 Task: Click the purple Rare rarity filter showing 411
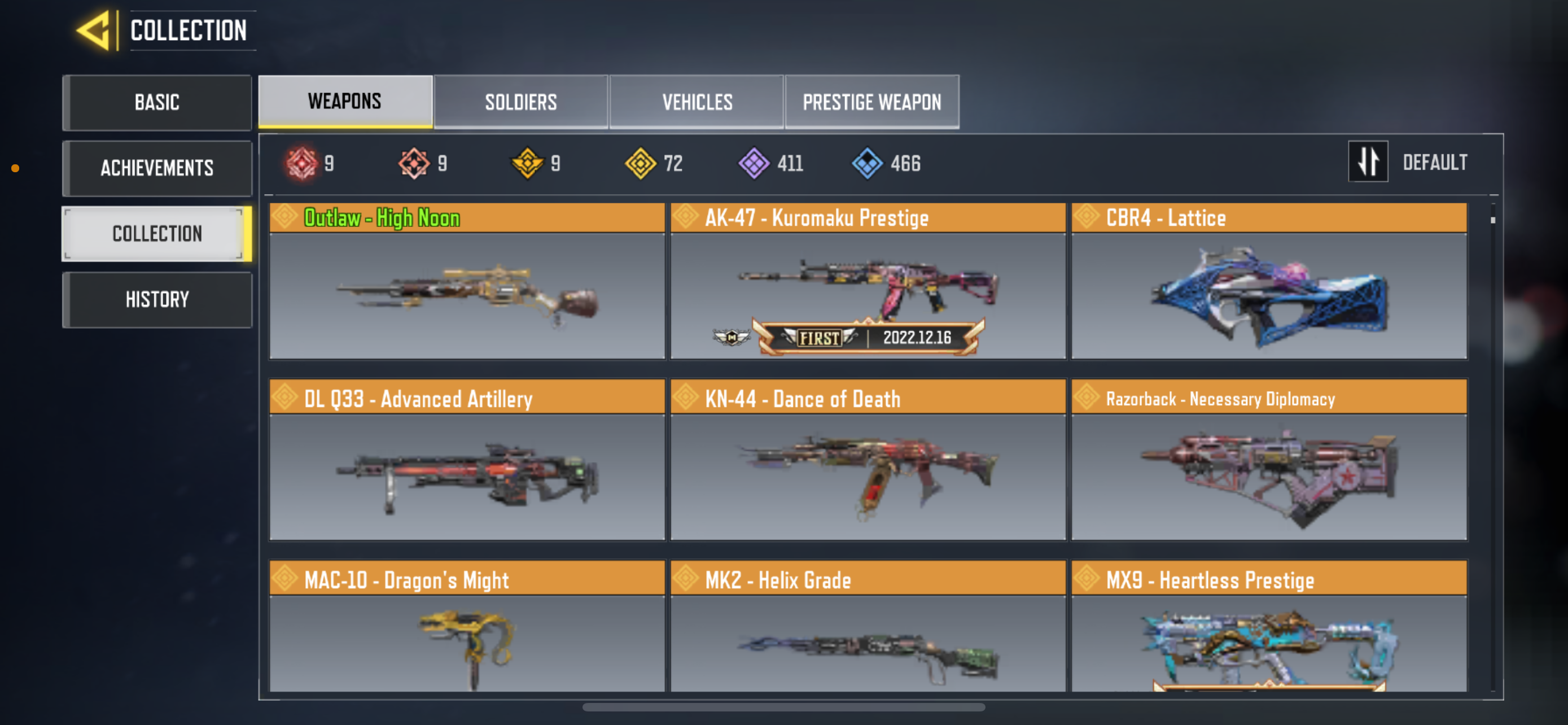[x=755, y=163]
